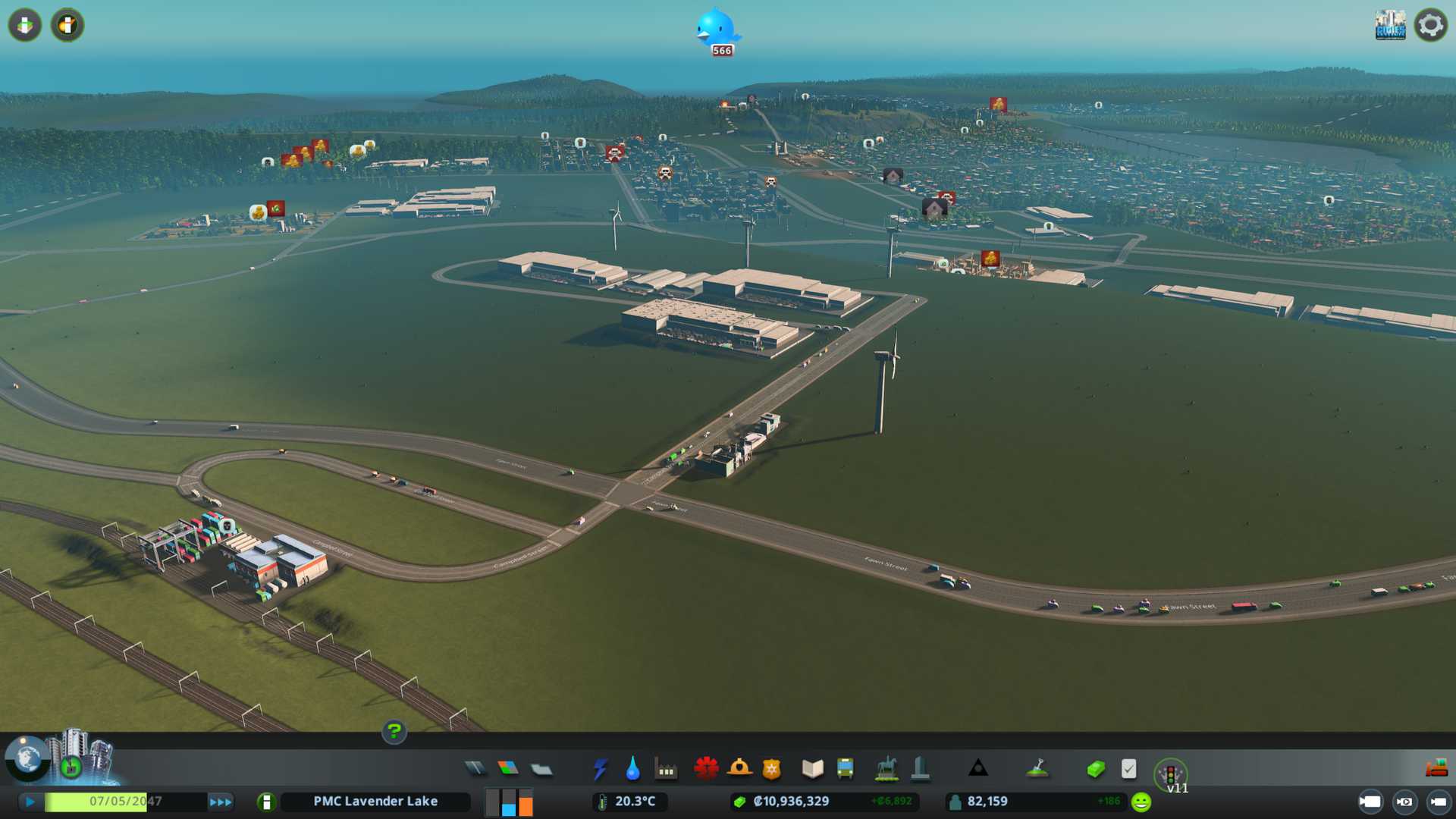The width and height of the screenshot is (1456, 819).
Task: Open the electricity build menu
Action: click(x=601, y=769)
